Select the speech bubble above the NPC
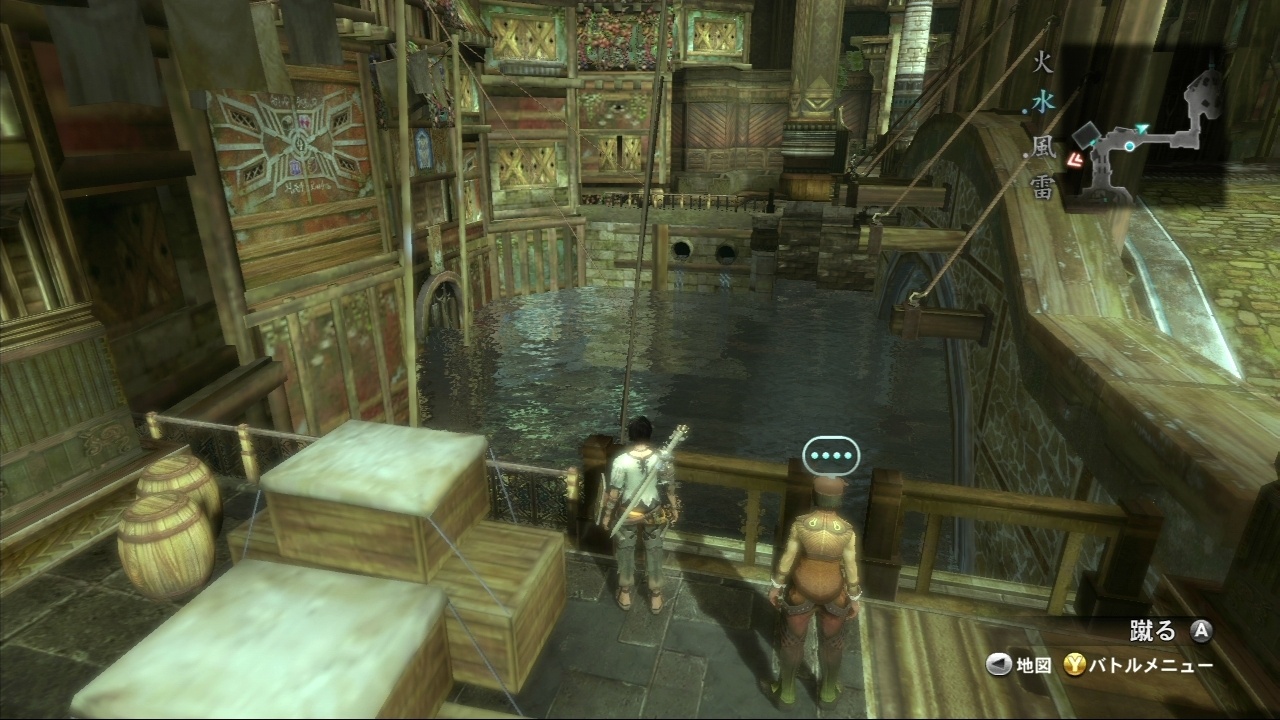The width and height of the screenshot is (1280, 720). coord(831,456)
